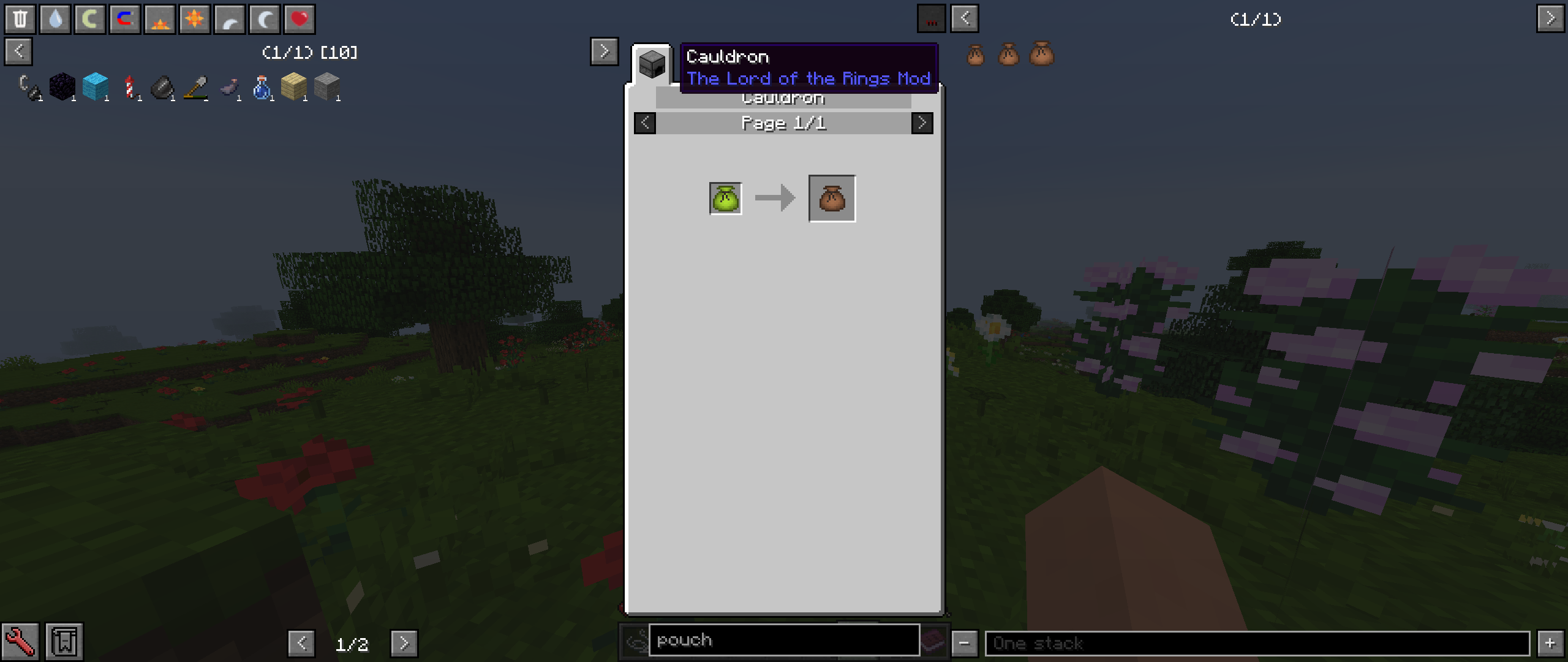The width and height of the screenshot is (1568, 662).
Task: Toggle creative mode with the pale C icon
Action: 89,18
